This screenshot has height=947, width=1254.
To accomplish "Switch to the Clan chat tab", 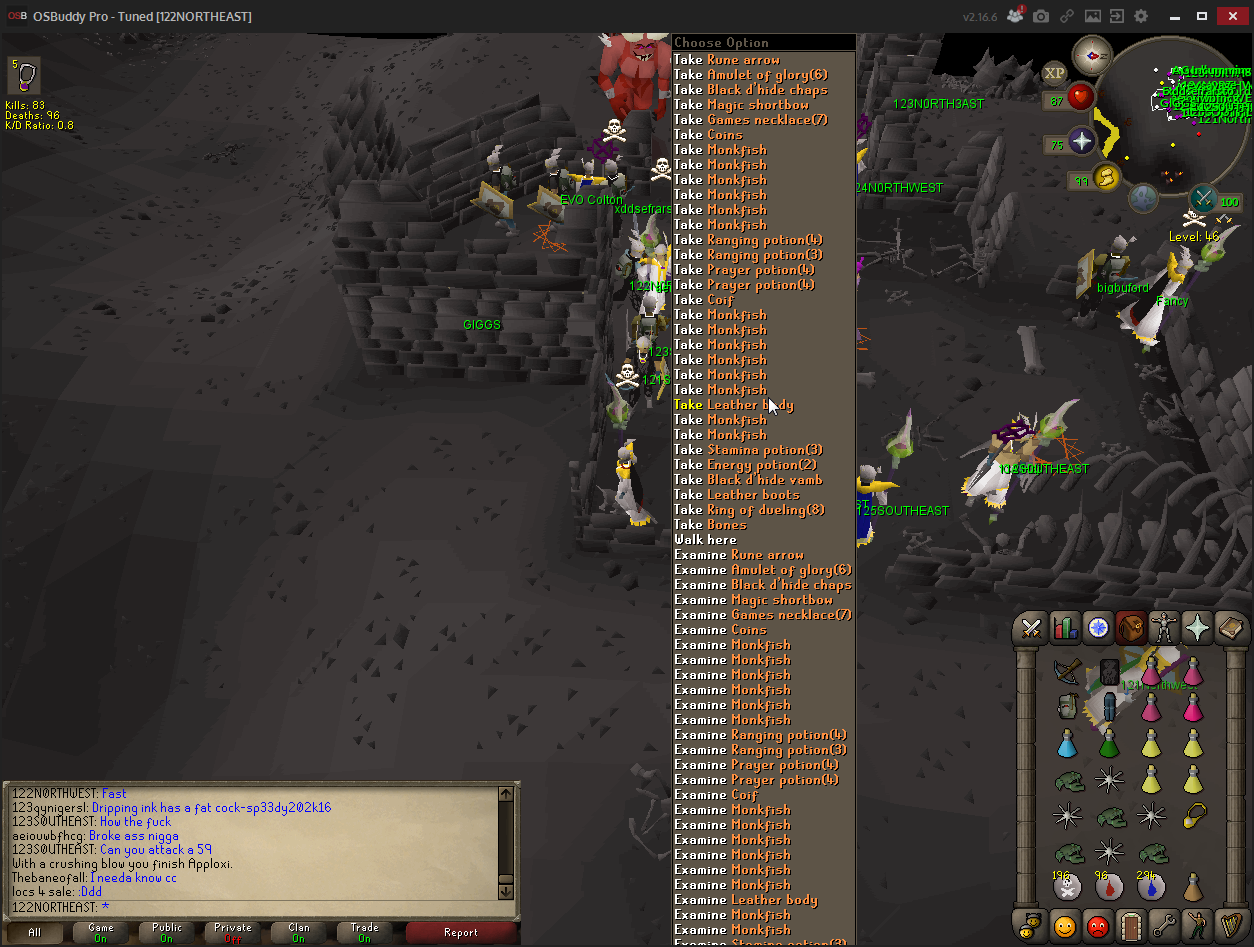I will tap(299, 933).
